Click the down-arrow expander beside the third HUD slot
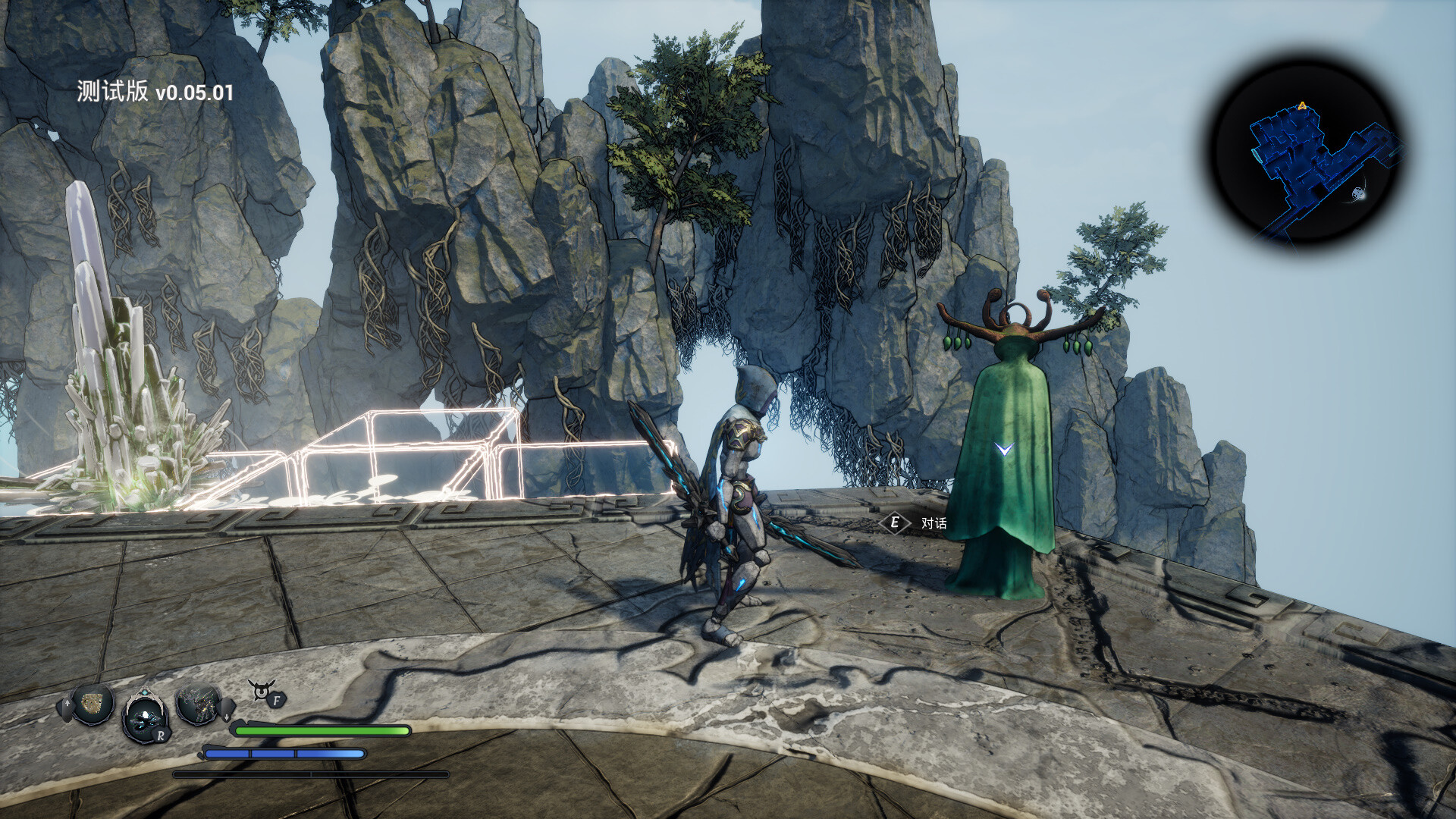 [x=227, y=716]
